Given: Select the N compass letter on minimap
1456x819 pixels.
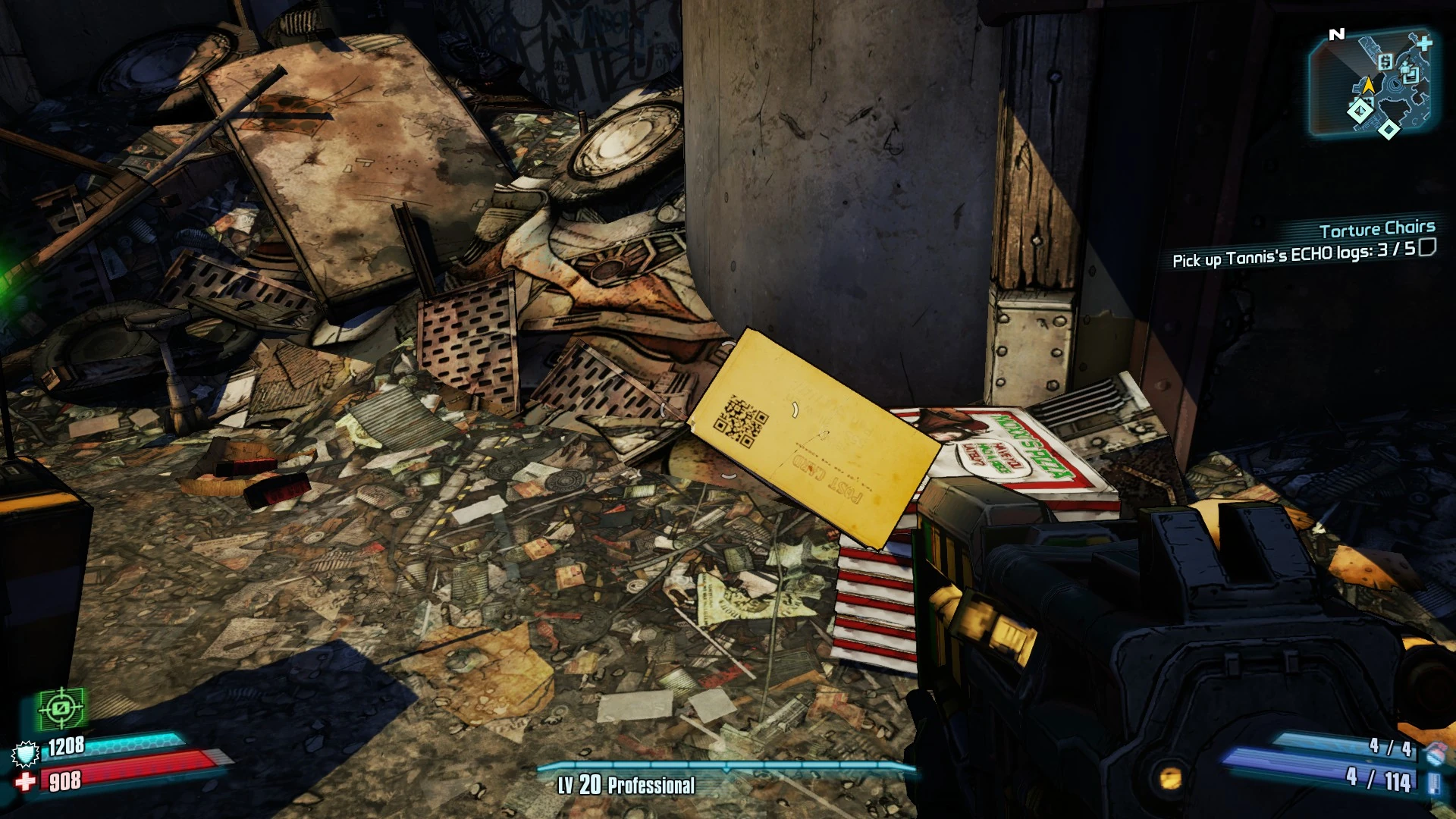Looking at the screenshot, I should tap(1337, 33).
